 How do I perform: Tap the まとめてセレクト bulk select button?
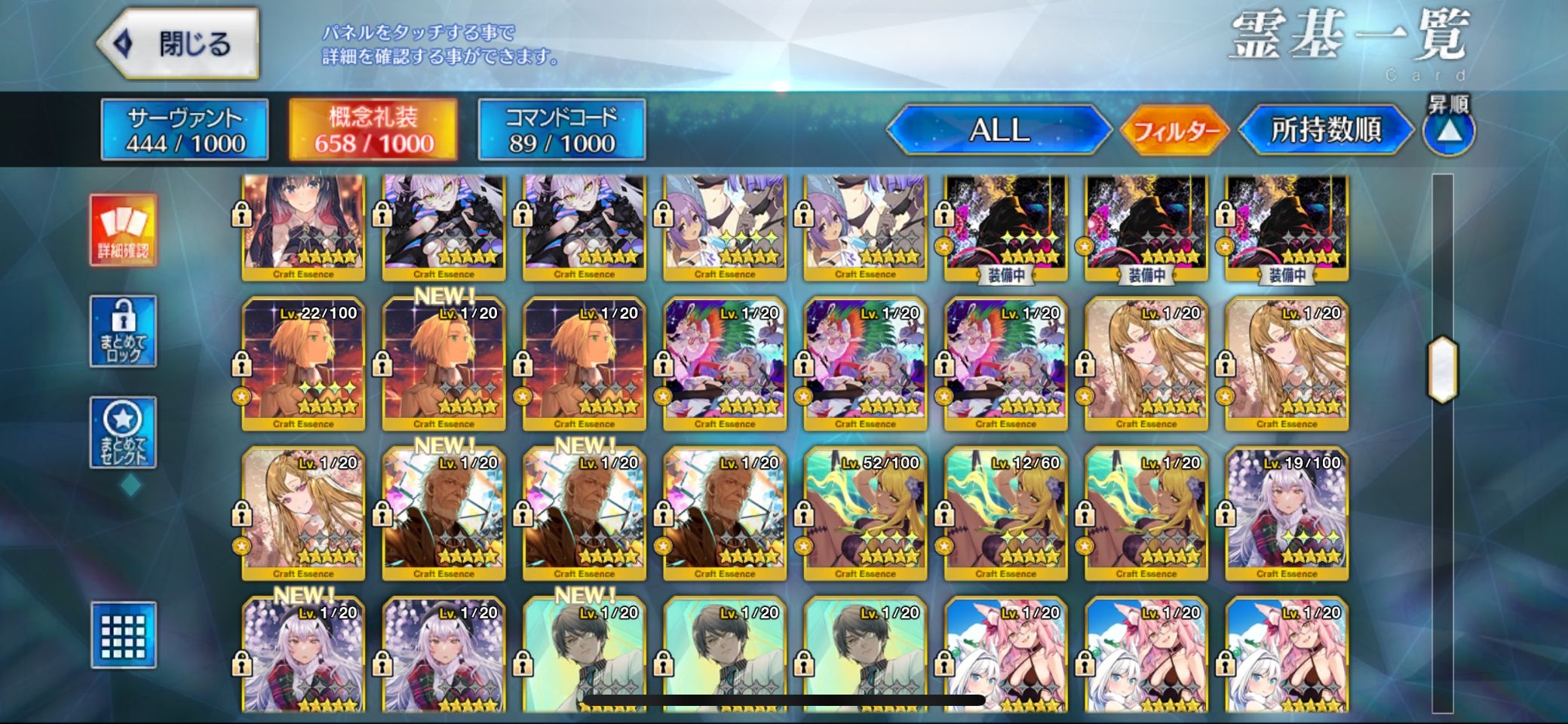coord(123,432)
